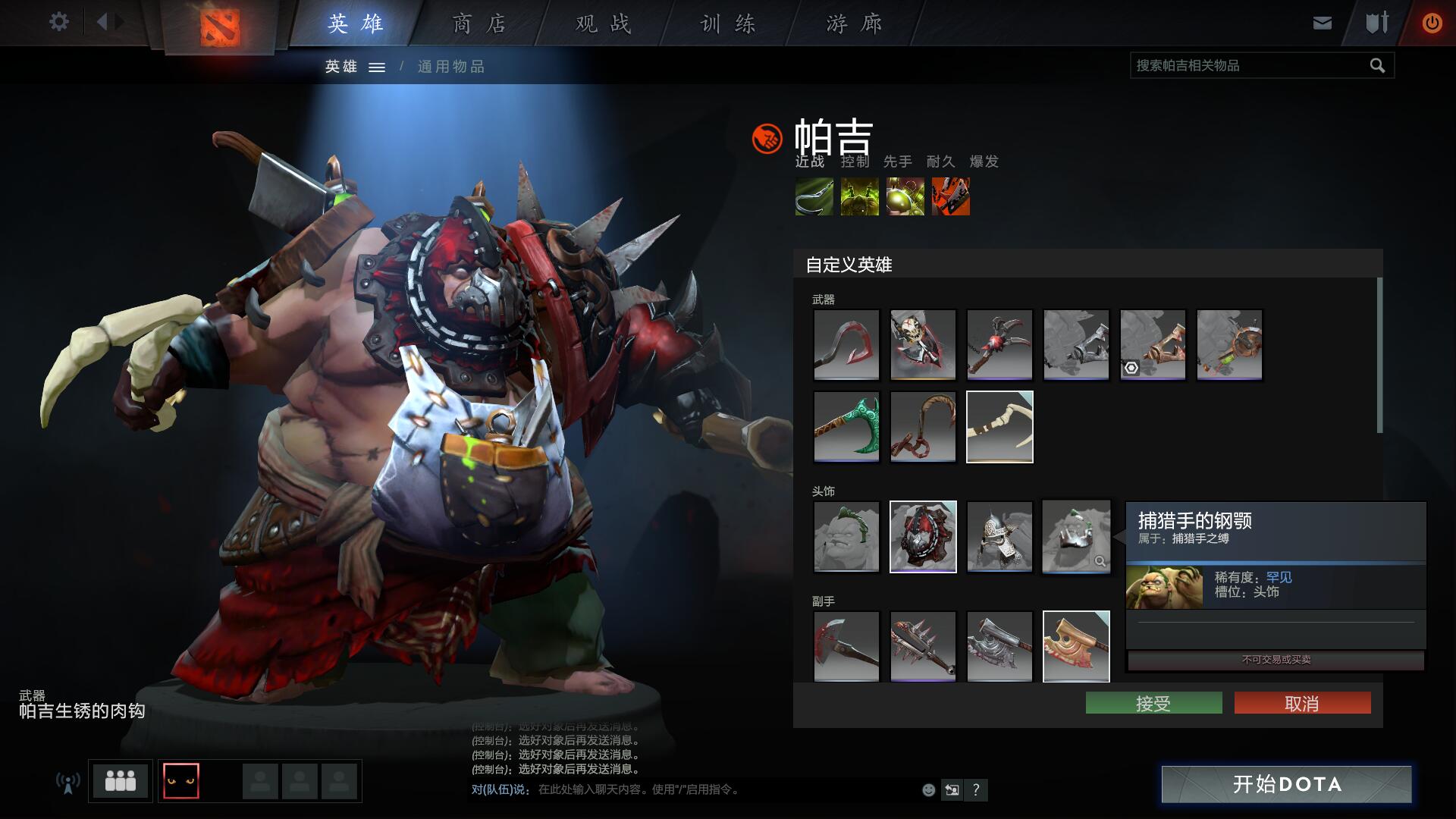Open the 商店 shop tab
Image resolution: width=1456 pixels, height=819 pixels.
(479, 24)
